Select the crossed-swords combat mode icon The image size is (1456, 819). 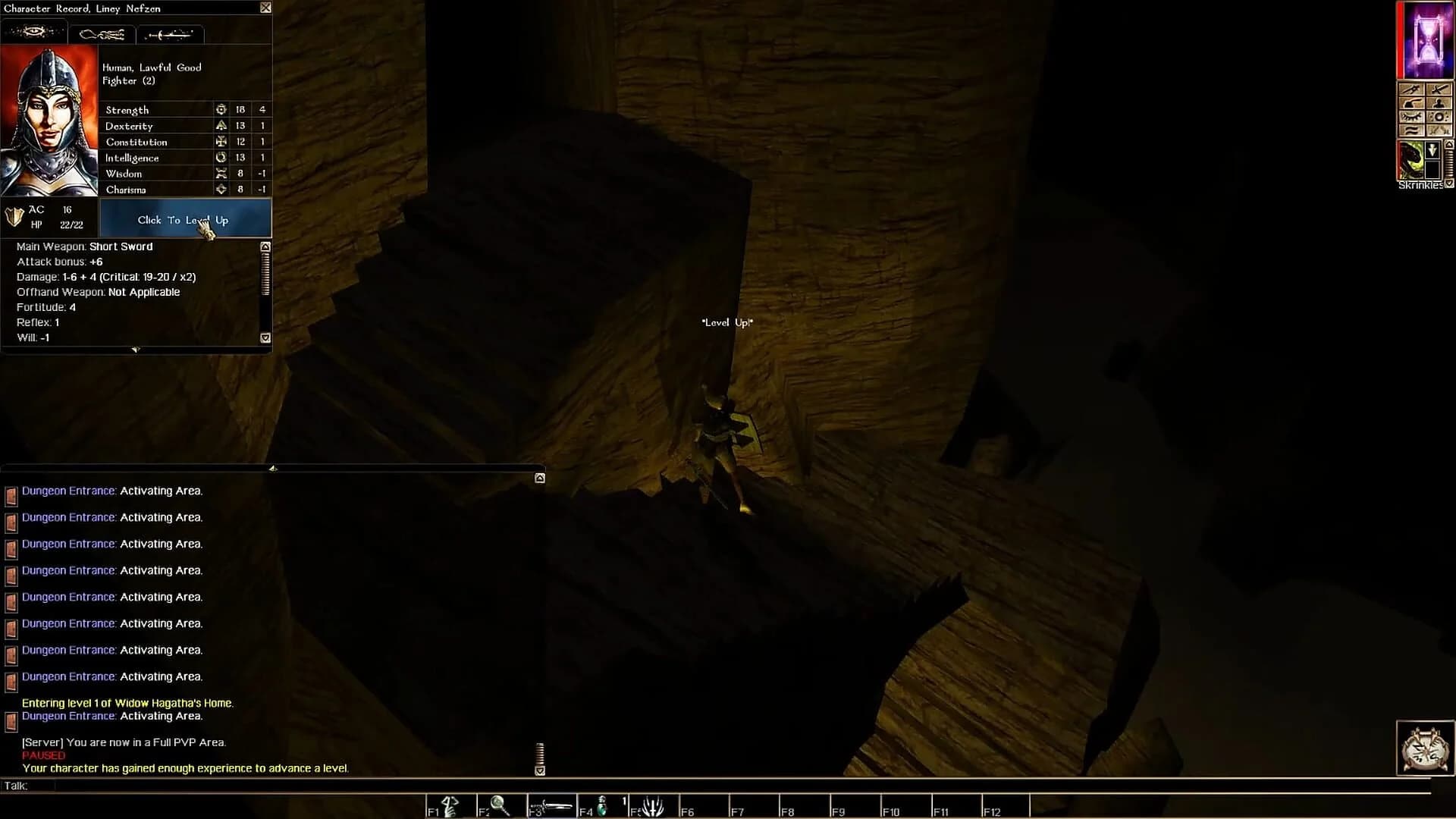1439,89
